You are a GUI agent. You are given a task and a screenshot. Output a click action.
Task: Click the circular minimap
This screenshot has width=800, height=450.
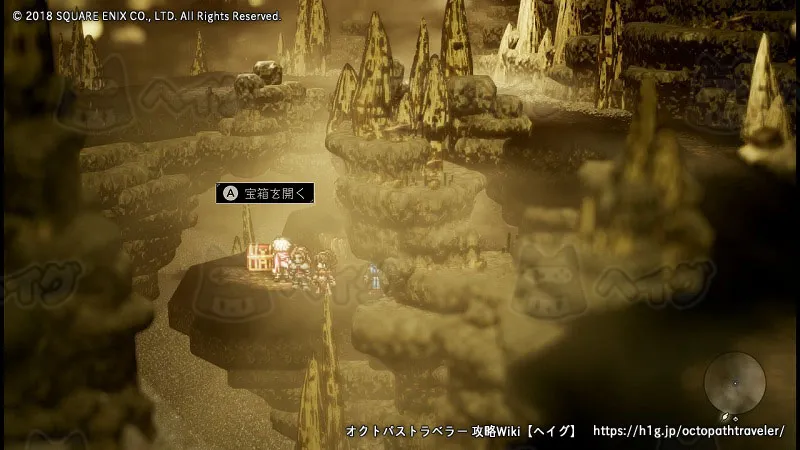735,383
